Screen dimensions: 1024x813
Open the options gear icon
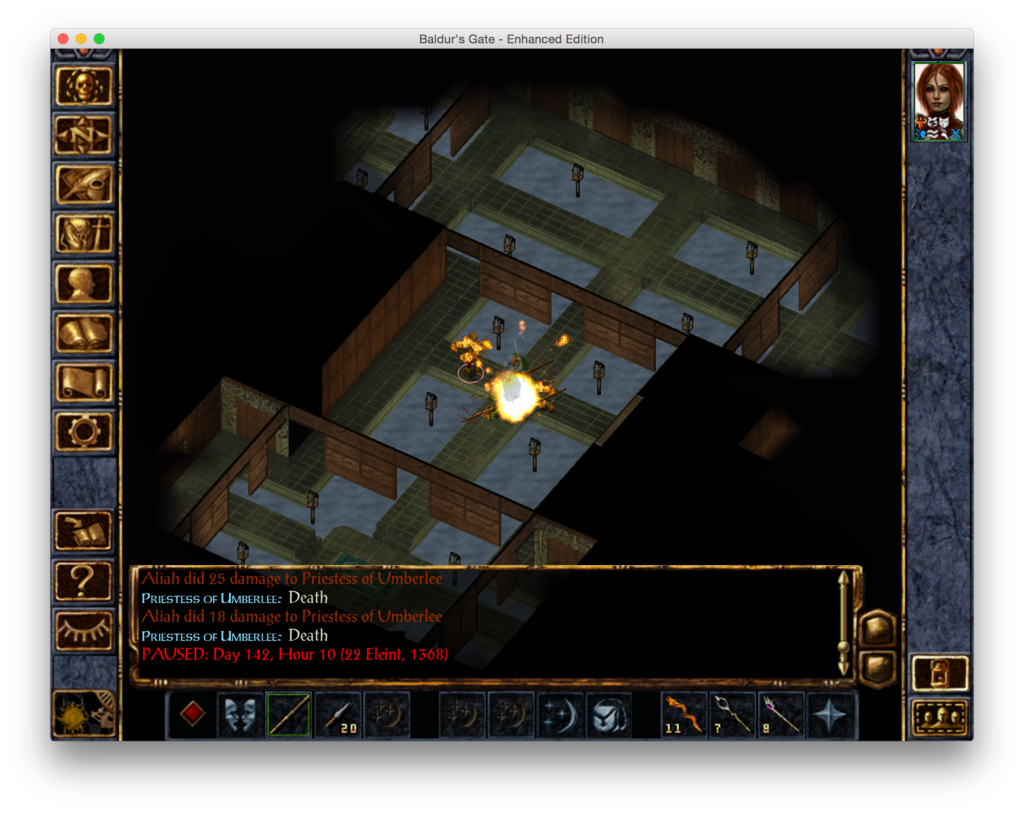84,431
